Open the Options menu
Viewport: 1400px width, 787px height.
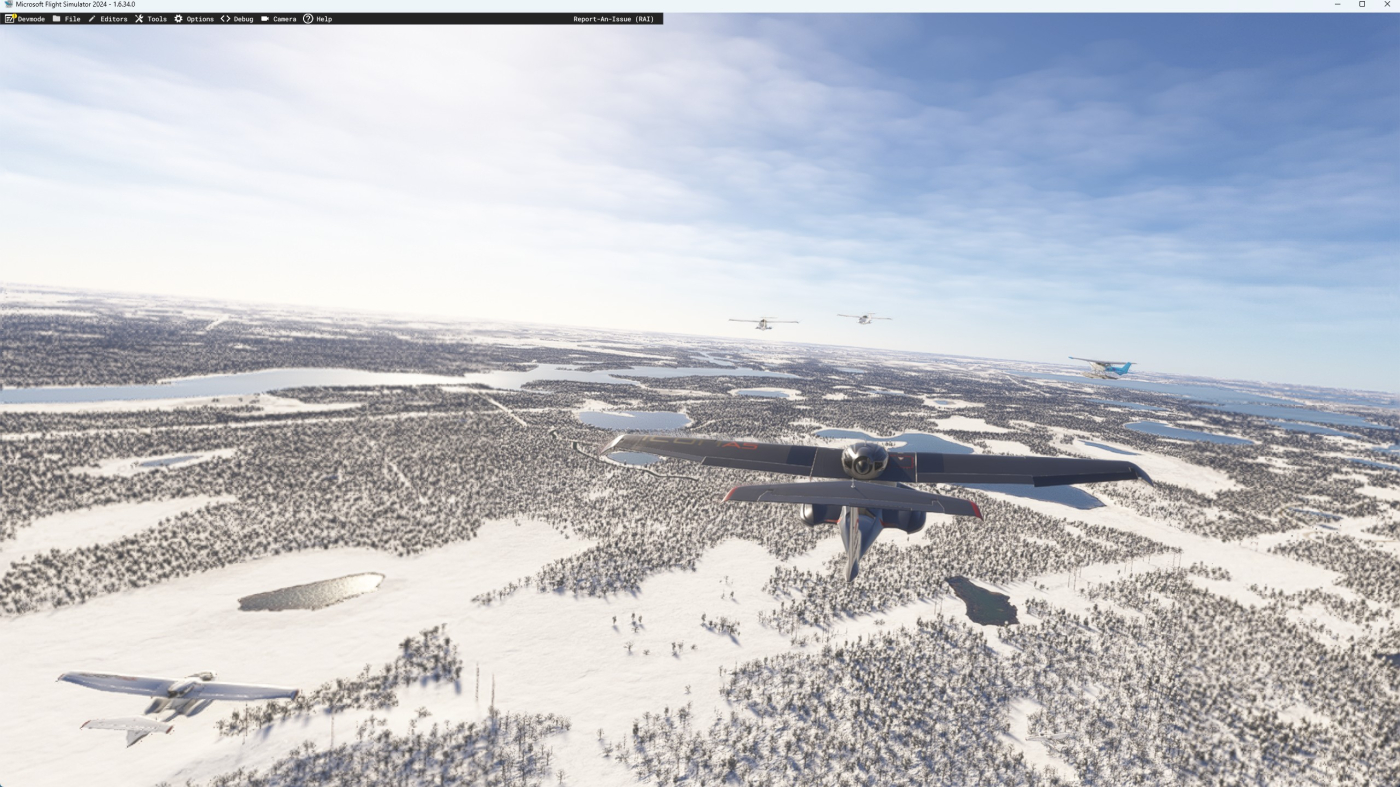tap(195, 19)
